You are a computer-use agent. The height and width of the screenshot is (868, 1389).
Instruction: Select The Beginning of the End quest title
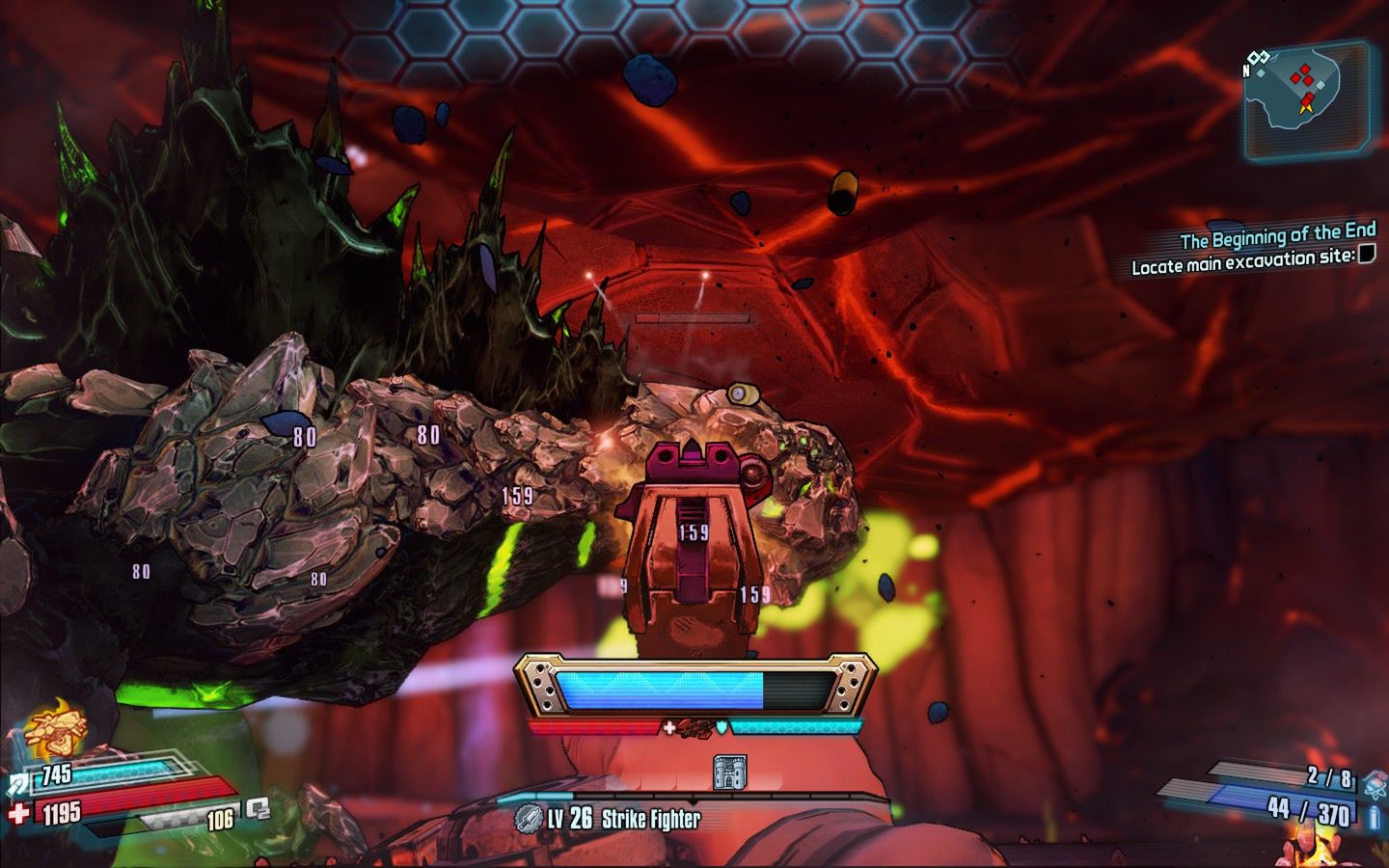click(x=1277, y=236)
